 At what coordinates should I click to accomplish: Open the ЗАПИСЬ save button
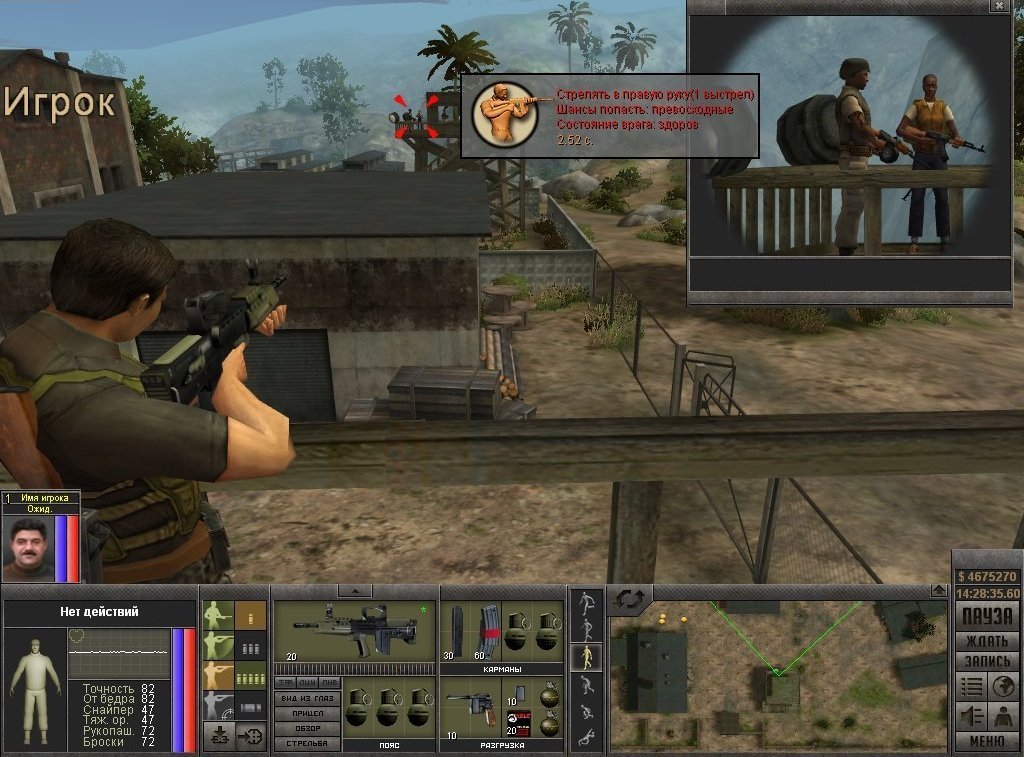(x=986, y=662)
